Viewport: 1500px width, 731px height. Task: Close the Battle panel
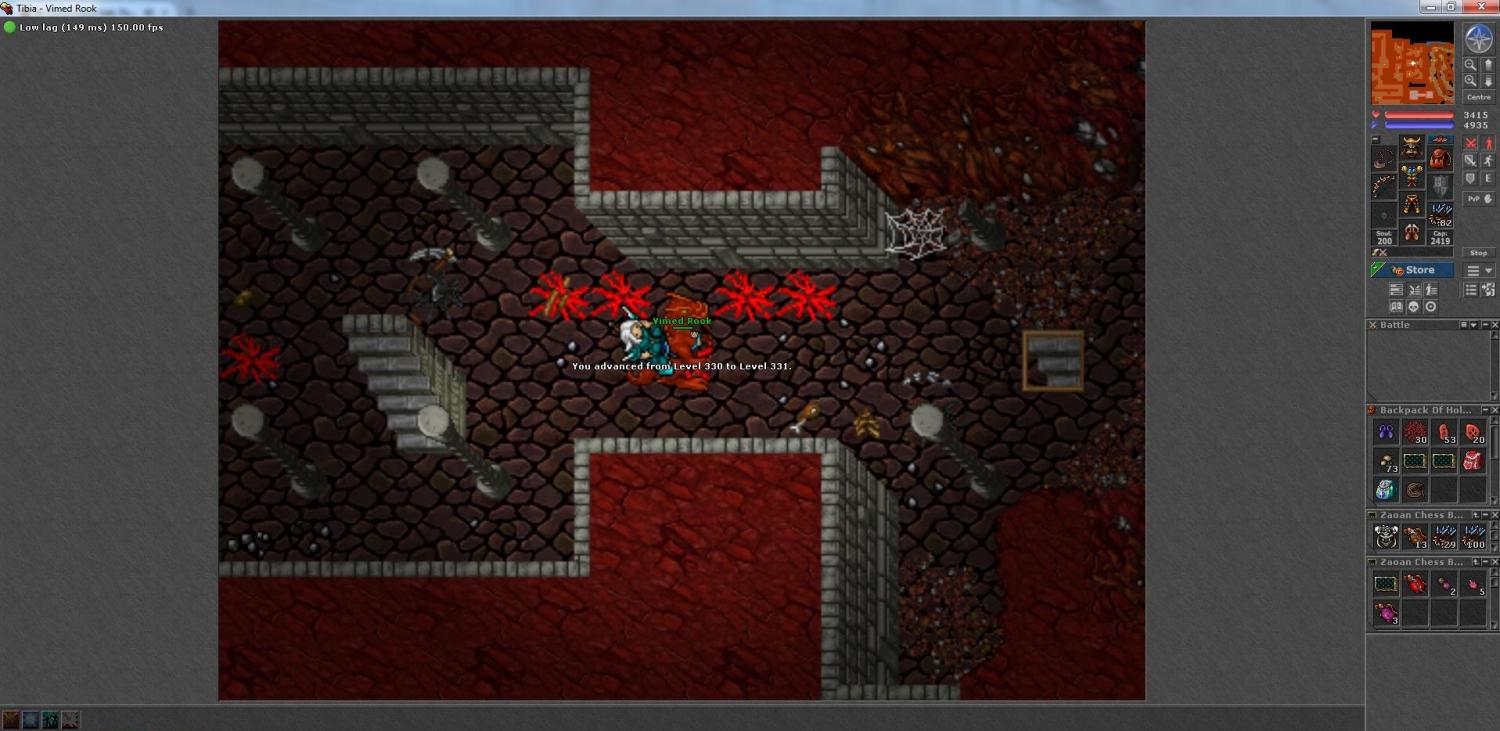(x=1495, y=325)
